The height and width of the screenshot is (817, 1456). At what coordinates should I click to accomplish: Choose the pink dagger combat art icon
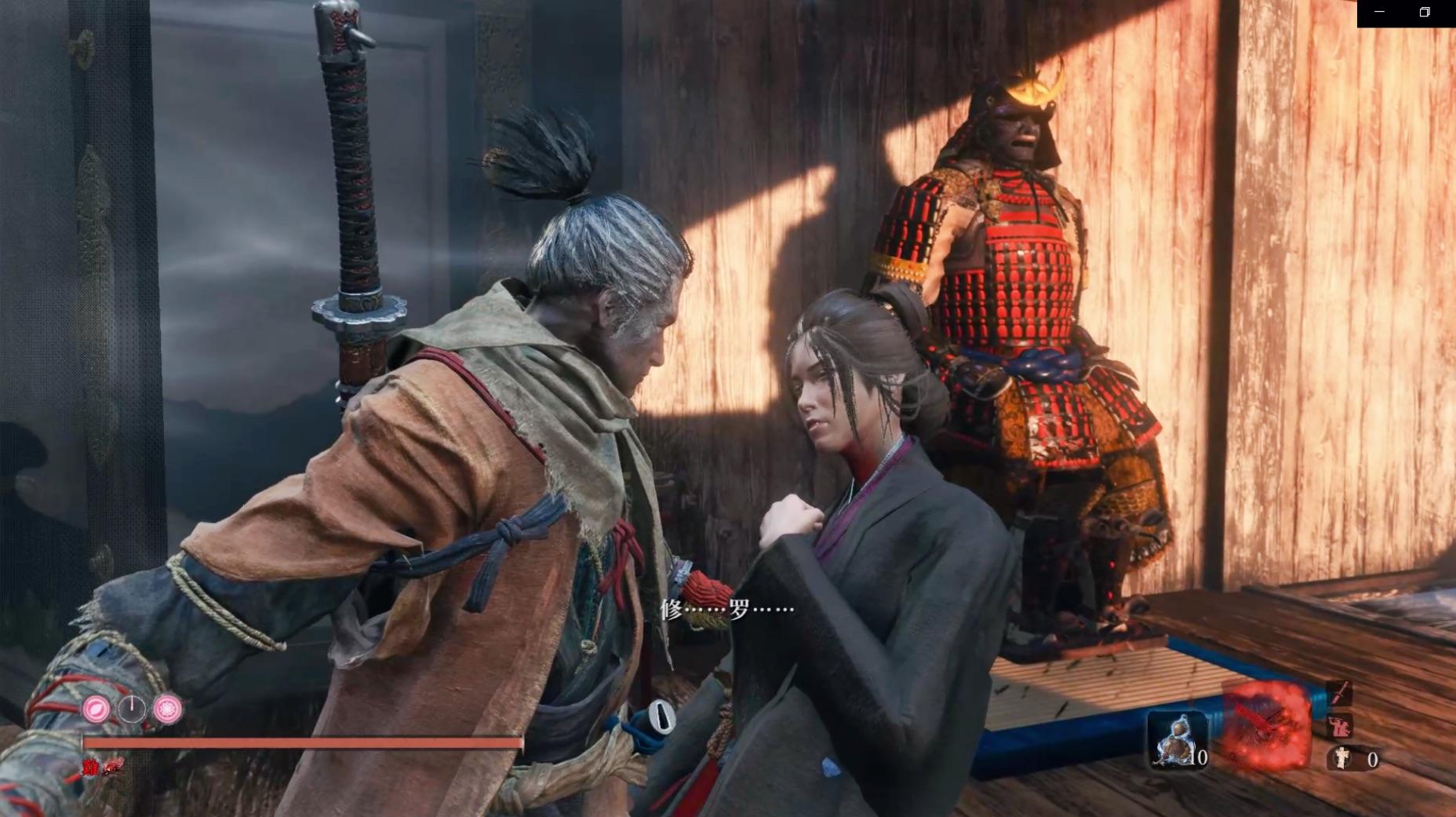point(1338,694)
